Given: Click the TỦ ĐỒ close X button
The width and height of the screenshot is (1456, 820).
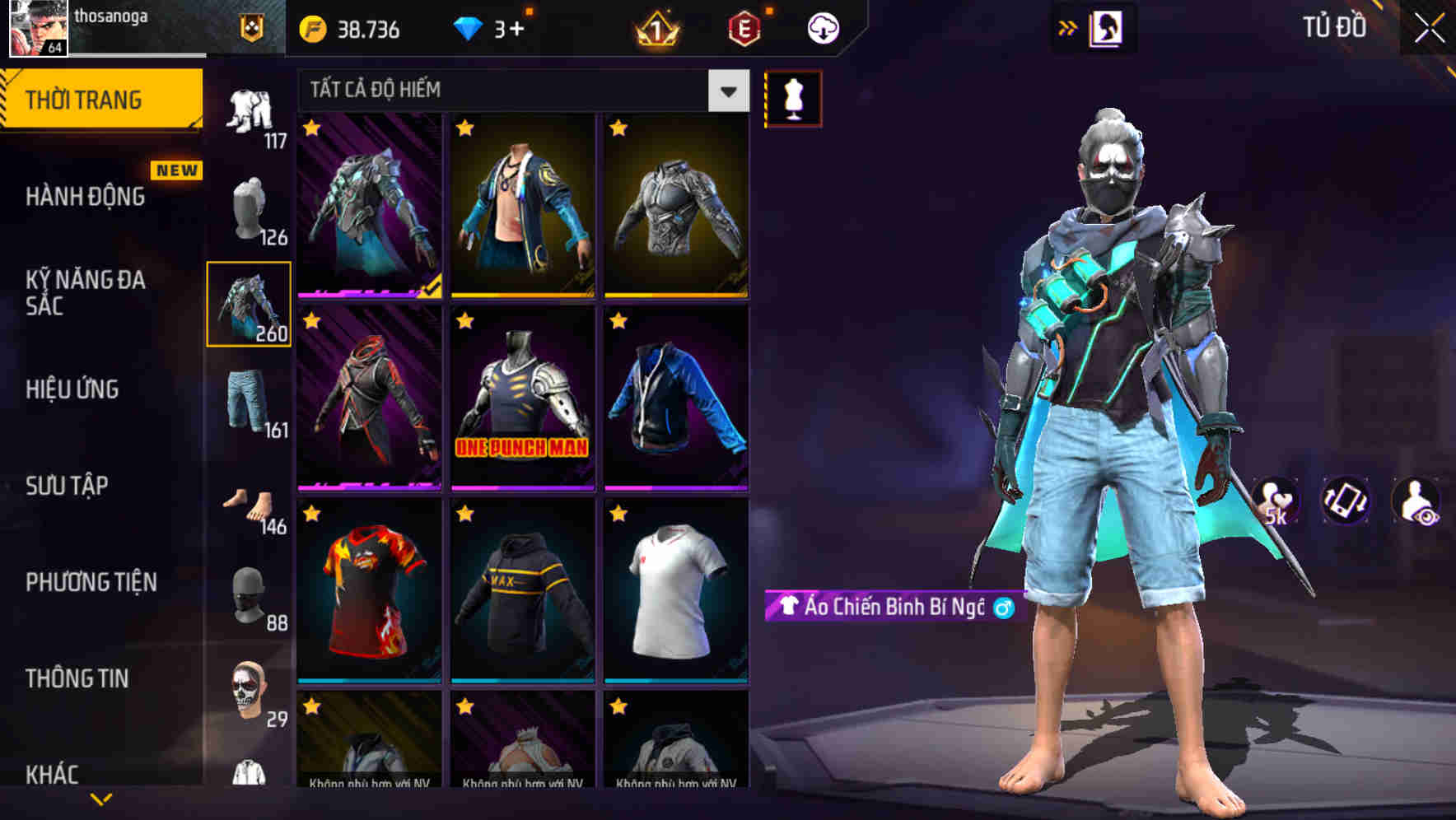Looking at the screenshot, I should (x=1427, y=27).
